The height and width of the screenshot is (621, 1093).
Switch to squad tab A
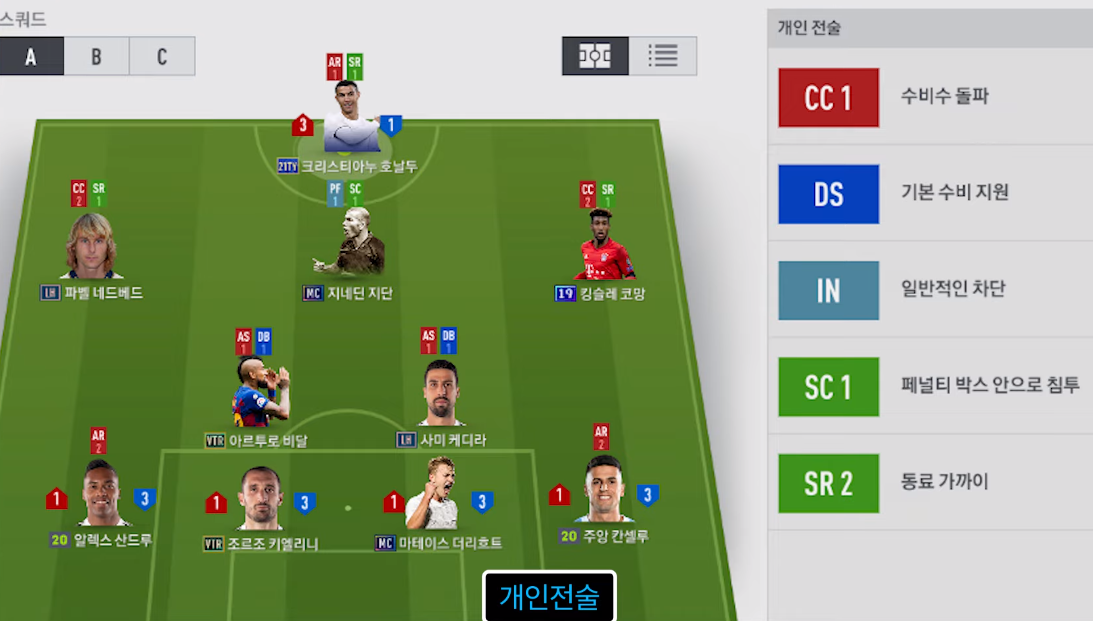click(x=31, y=56)
